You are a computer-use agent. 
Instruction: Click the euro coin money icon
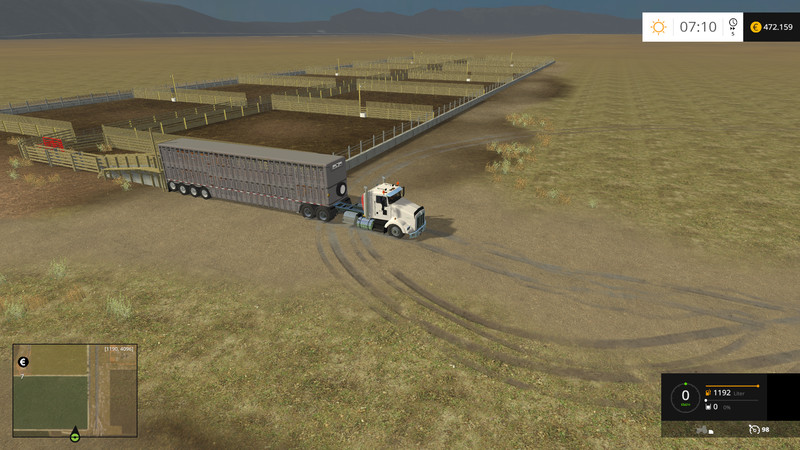pyautogui.click(x=755, y=27)
